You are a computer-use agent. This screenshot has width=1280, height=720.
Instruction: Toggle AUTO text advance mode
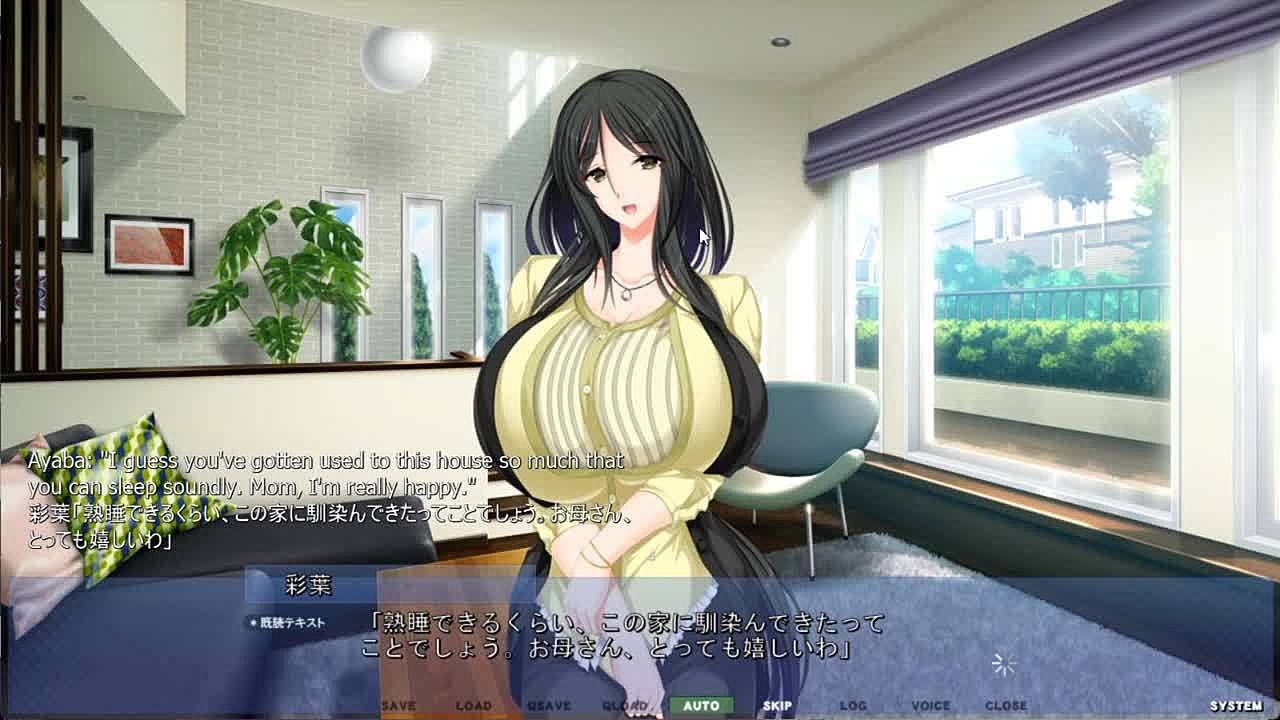[x=701, y=705]
